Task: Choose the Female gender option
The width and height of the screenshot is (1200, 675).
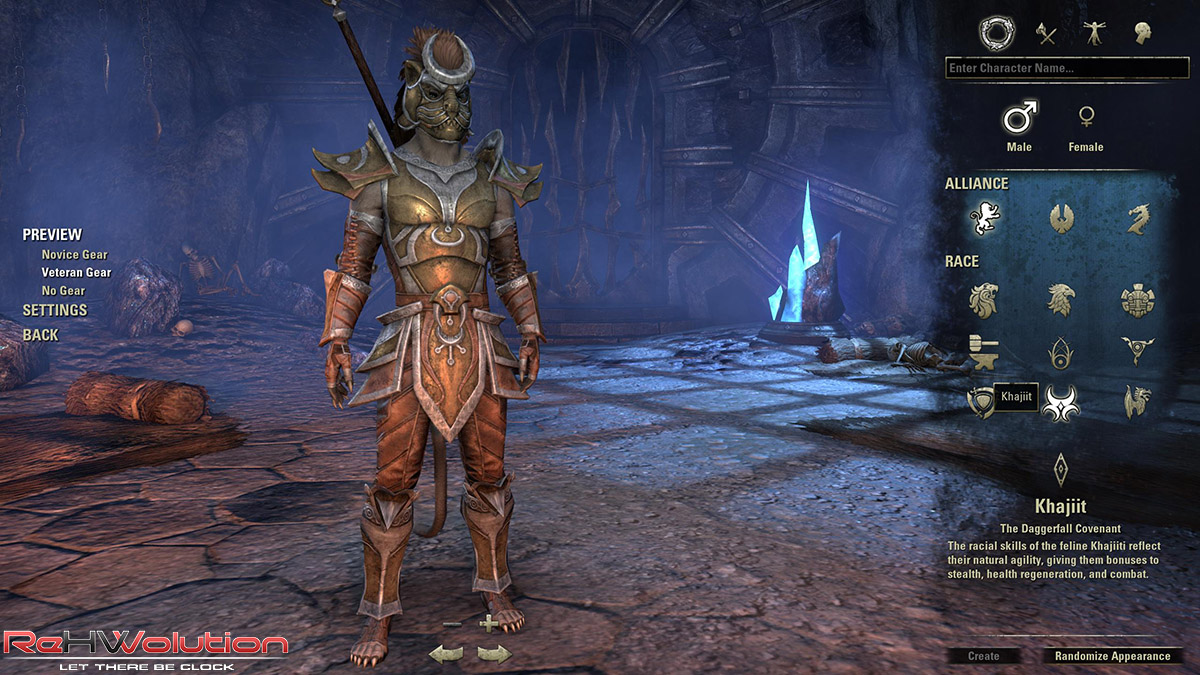Action: [x=1085, y=119]
